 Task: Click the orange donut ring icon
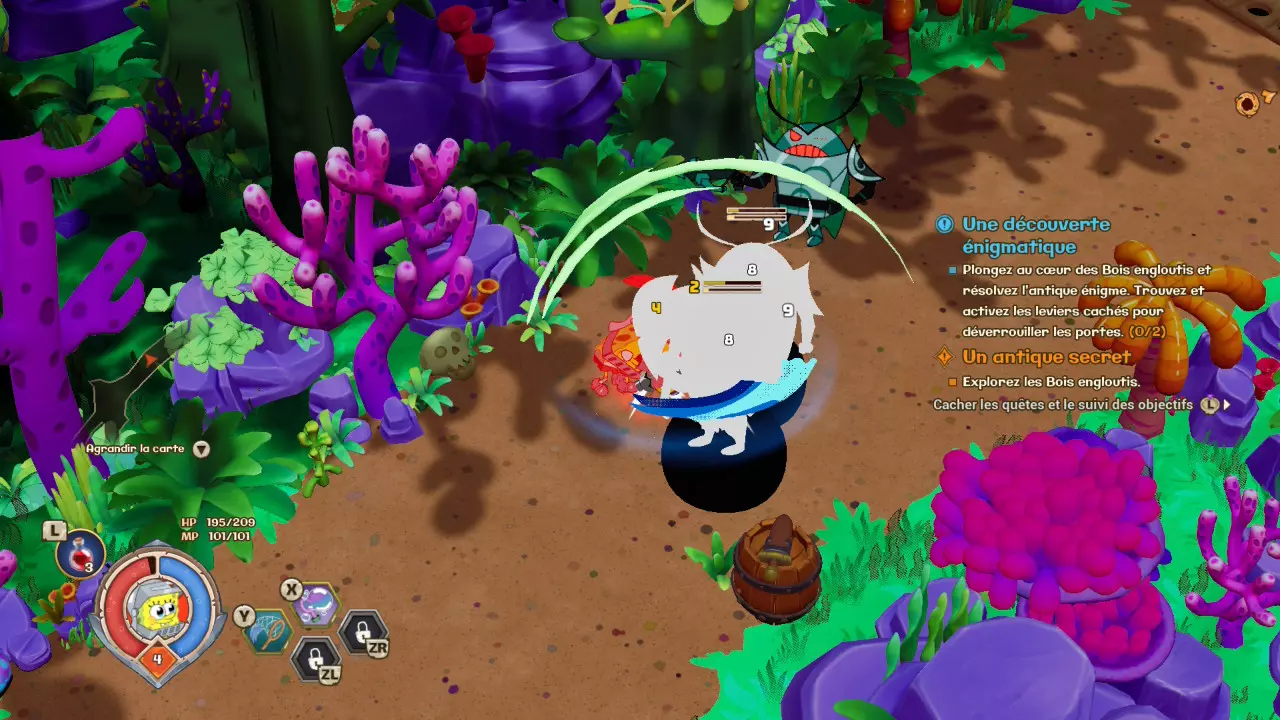click(1247, 103)
